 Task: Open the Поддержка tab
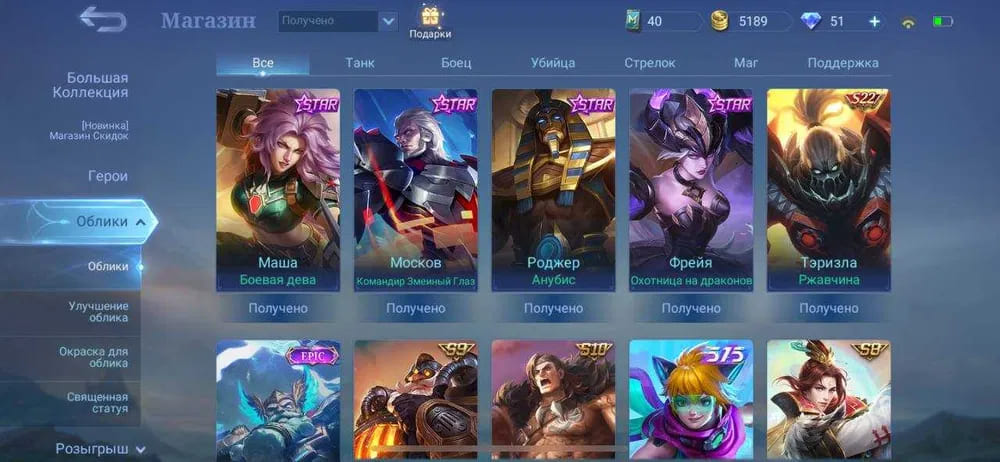[843, 63]
